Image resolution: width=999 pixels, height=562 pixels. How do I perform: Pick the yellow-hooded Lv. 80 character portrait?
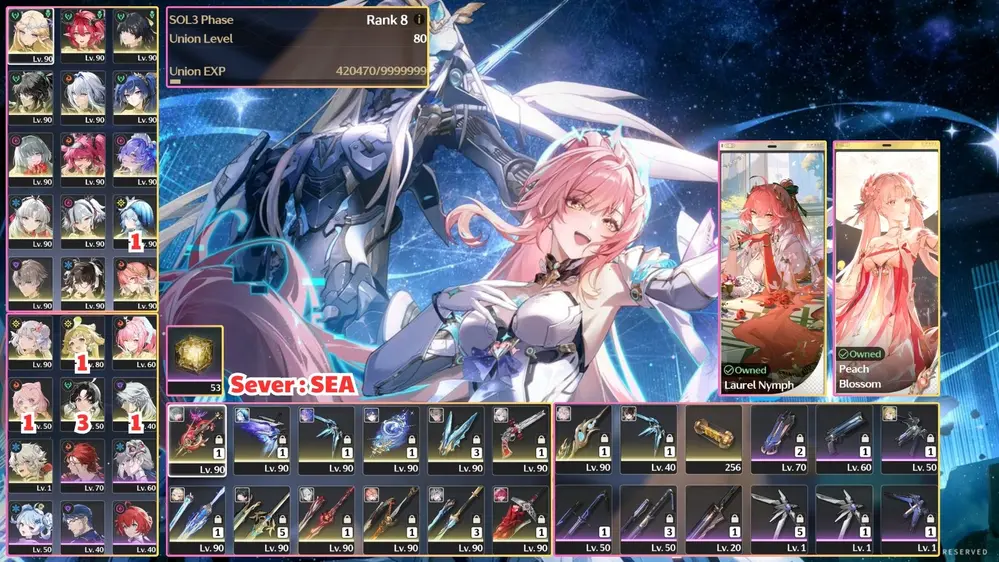pyautogui.click(x=81, y=340)
